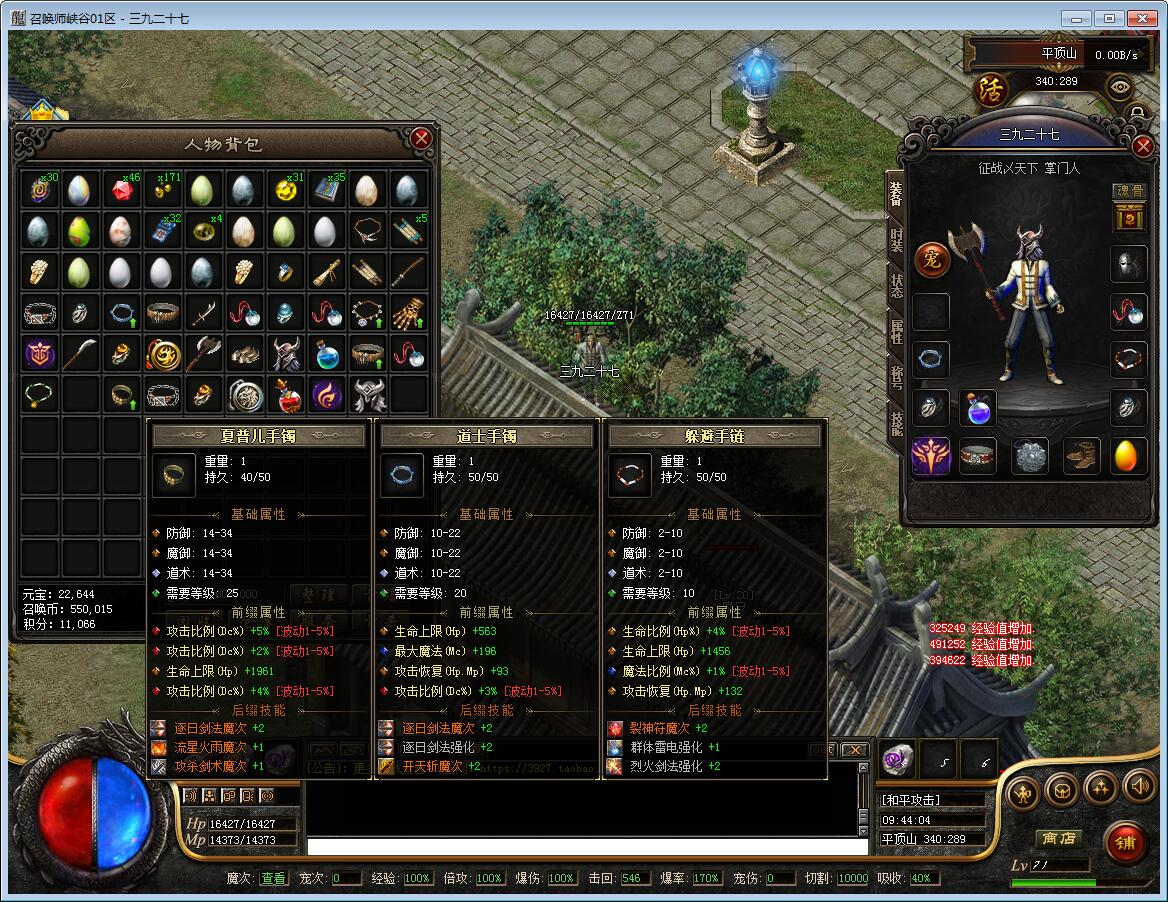The height and width of the screenshot is (902, 1168).
Task: Select the helmet slot on the character panel
Action: tap(1128, 263)
